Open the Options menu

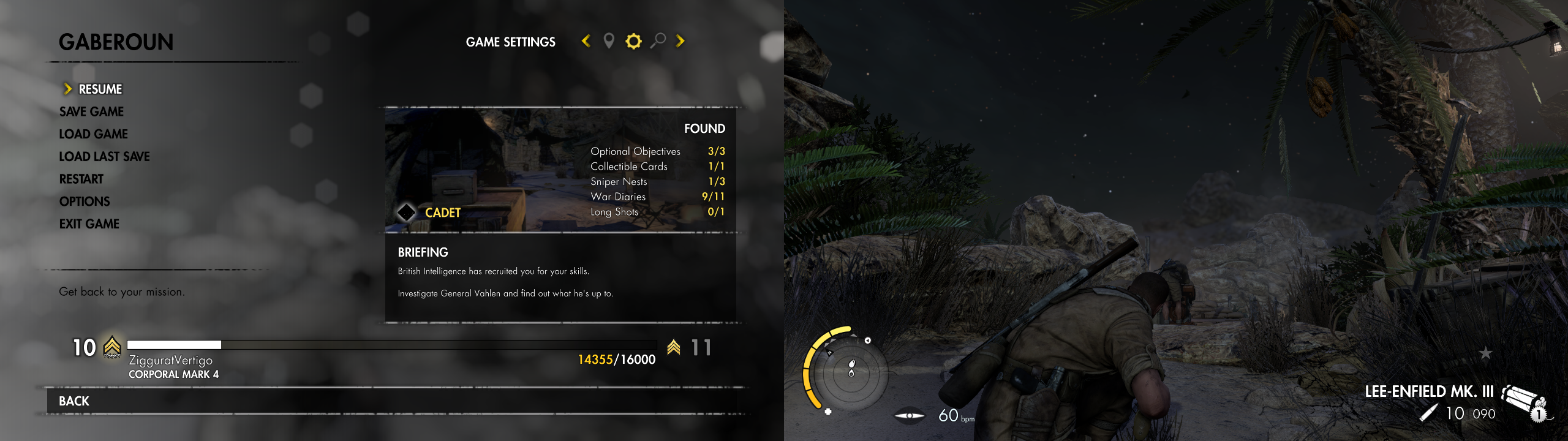(85, 202)
